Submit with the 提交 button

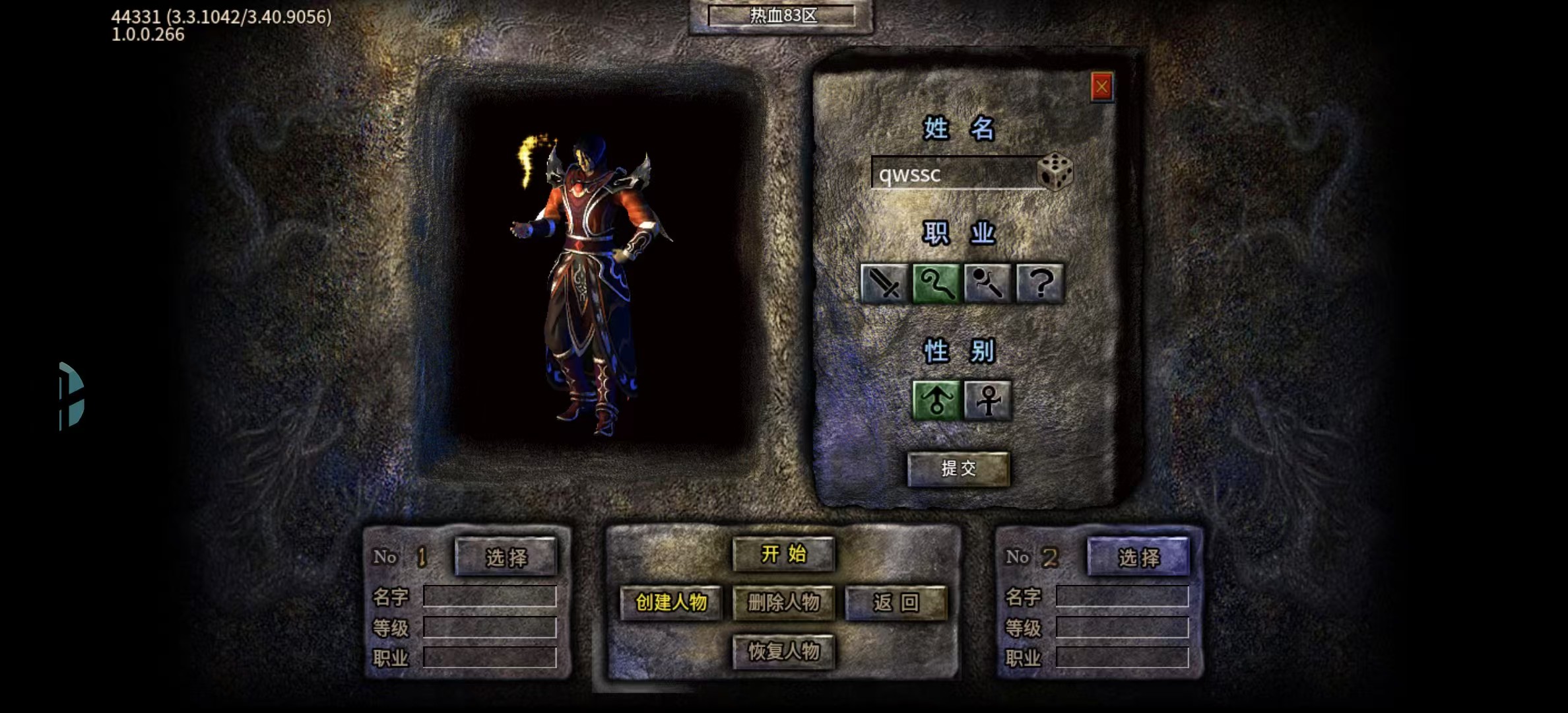(x=958, y=469)
